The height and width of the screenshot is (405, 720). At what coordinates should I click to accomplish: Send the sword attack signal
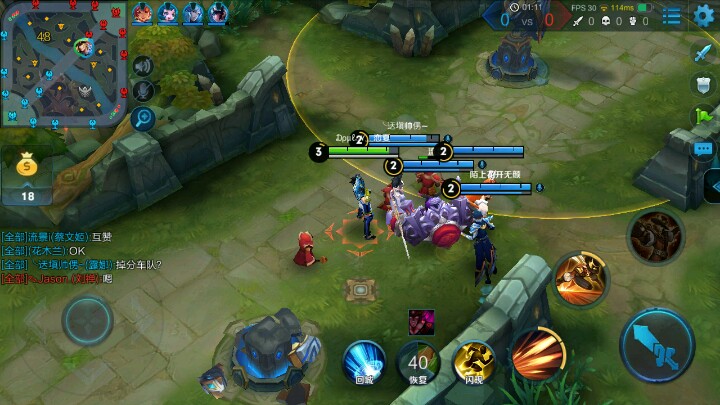pyautogui.click(x=703, y=53)
